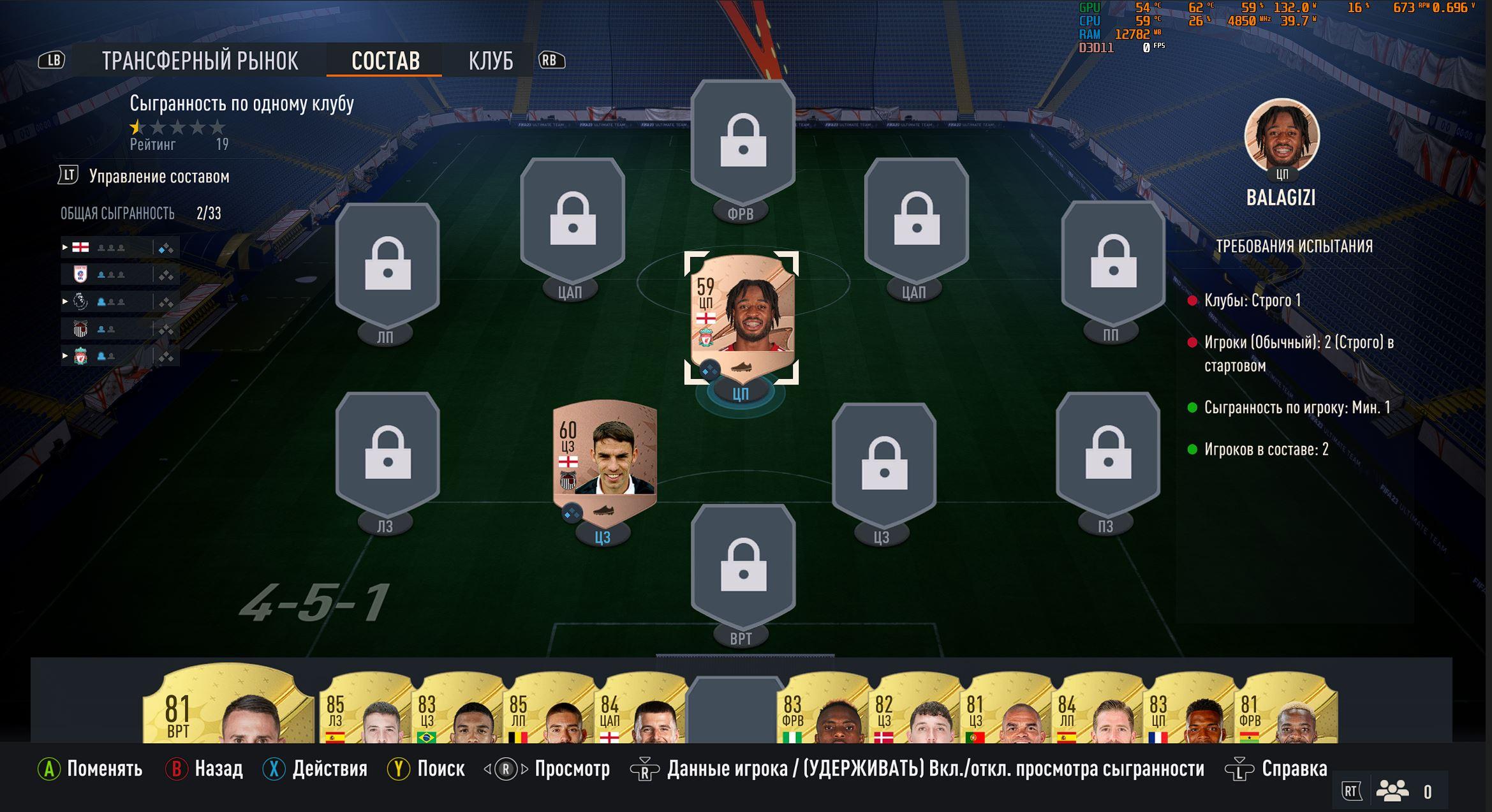This screenshot has width=1492, height=812.
Task: Expand the Premier League chemistry row
Action: [x=65, y=301]
